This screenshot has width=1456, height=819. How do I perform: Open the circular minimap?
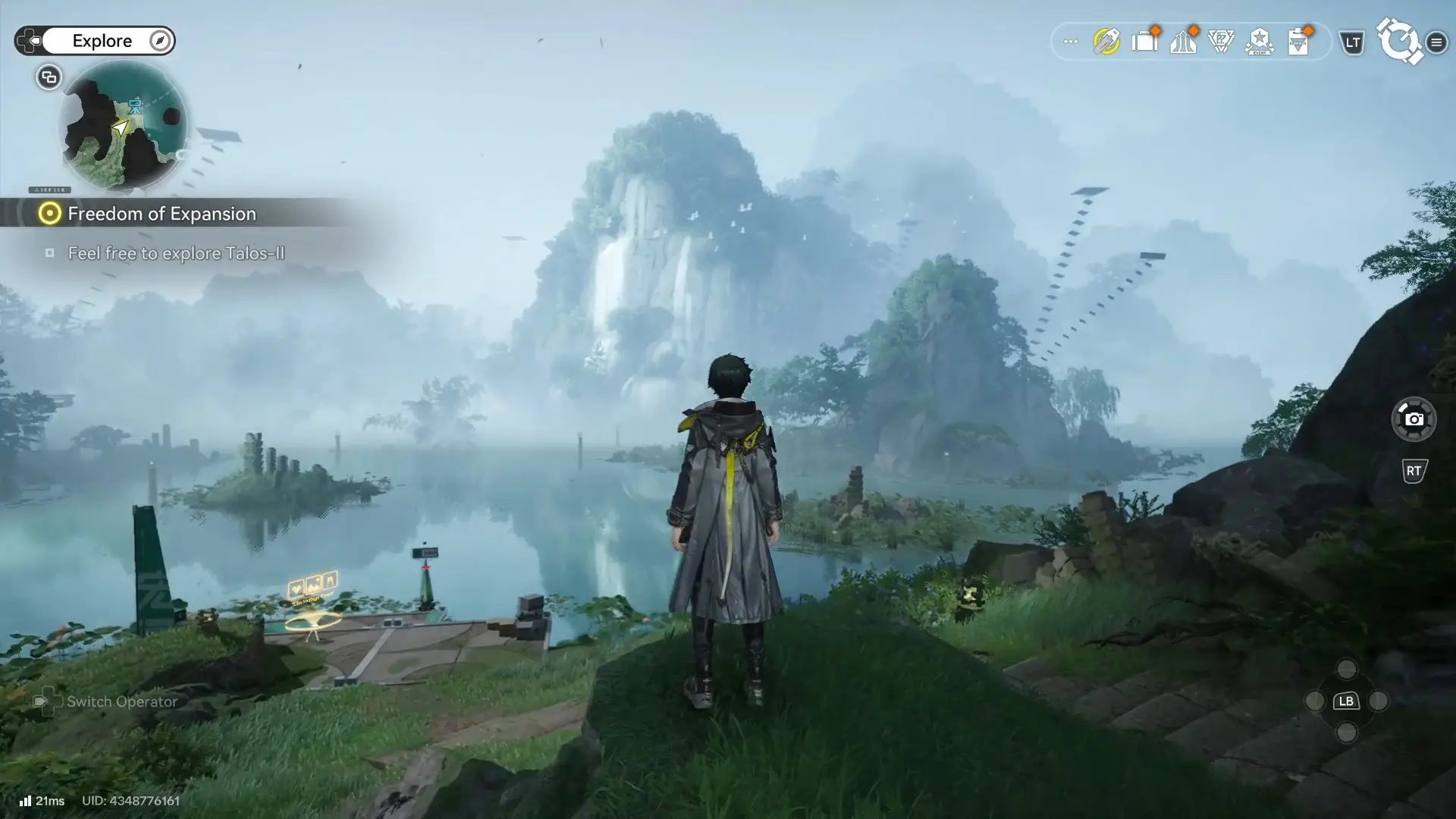(x=124, y=126)
